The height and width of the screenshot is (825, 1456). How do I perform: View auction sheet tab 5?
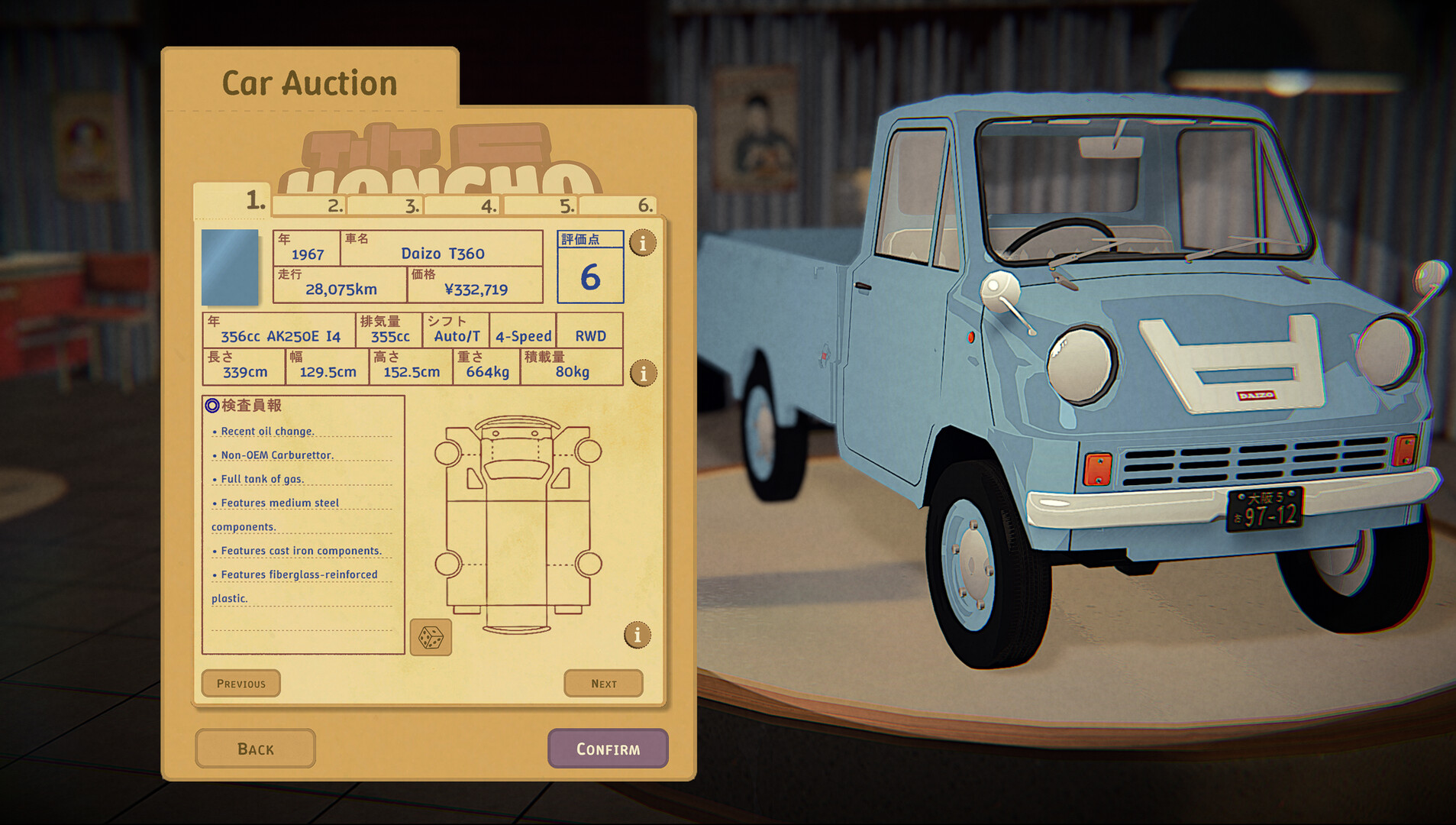pyautogui.click(x=541, y=205)
